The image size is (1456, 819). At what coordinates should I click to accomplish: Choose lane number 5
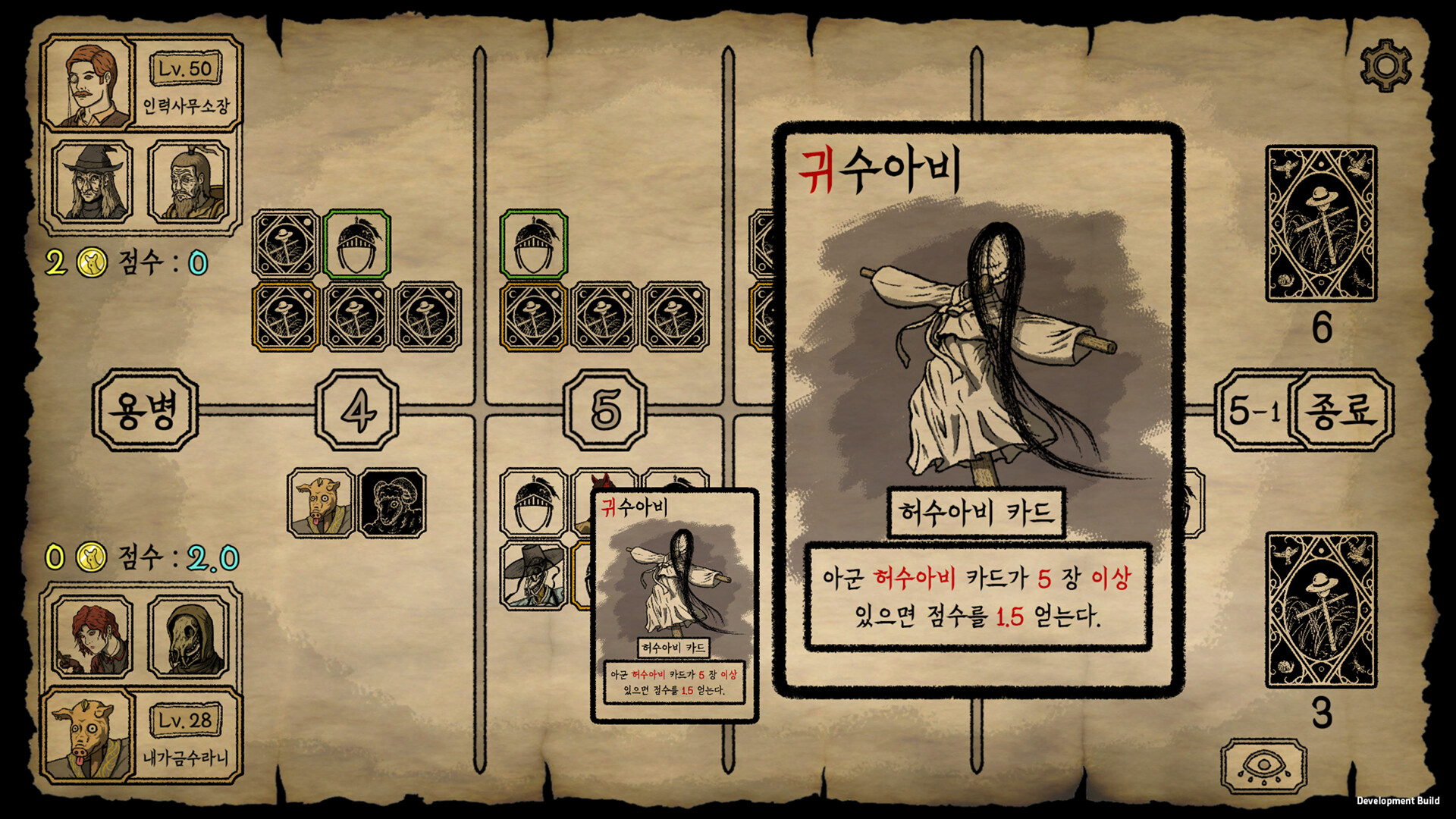click(x=605, y=410)
